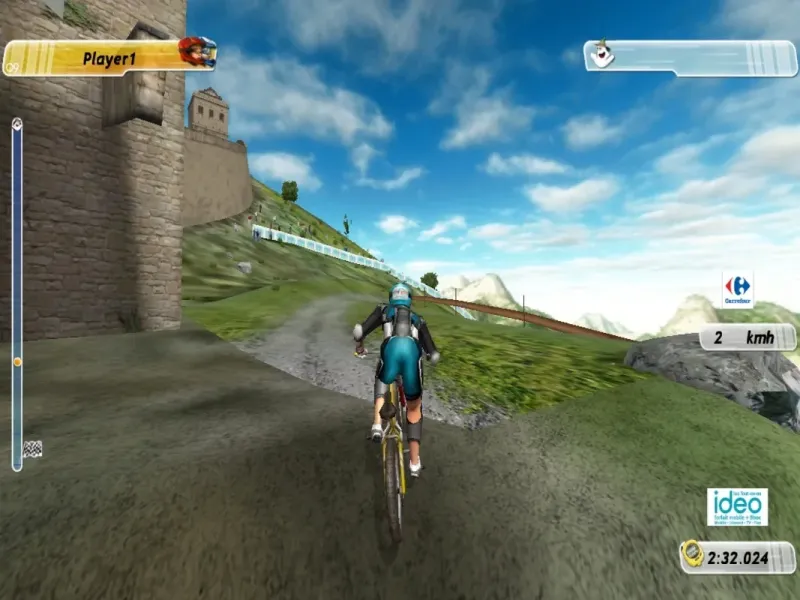Image resolution: width=800 pixels, height=600 pixels.
Task: Click the checkered finish flag on progress bar
Action: click(x=32, y=449)
